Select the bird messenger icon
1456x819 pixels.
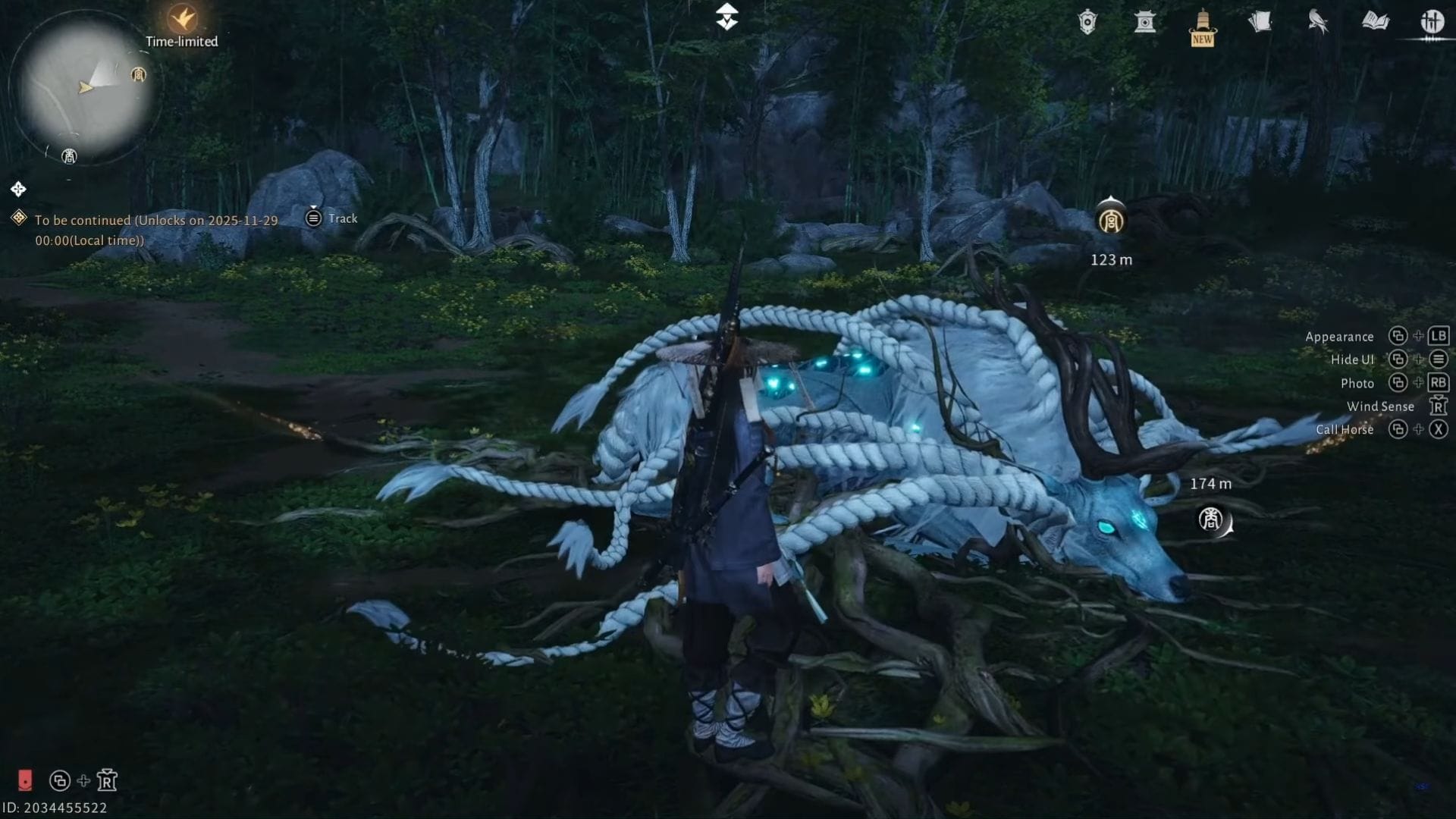1316,21
